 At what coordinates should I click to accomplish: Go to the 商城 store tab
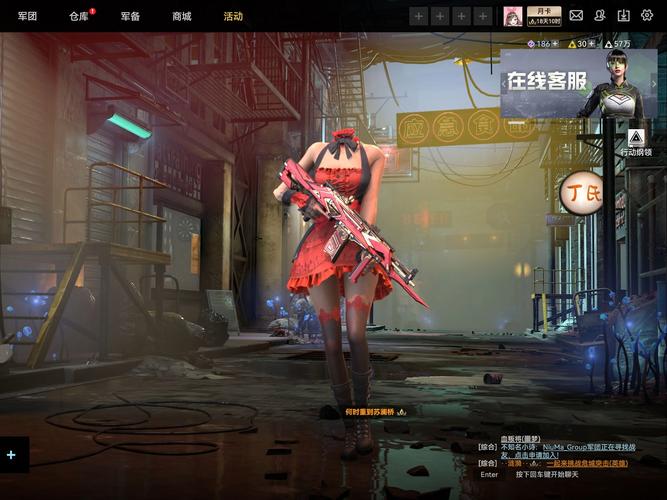tap(181, 16)
